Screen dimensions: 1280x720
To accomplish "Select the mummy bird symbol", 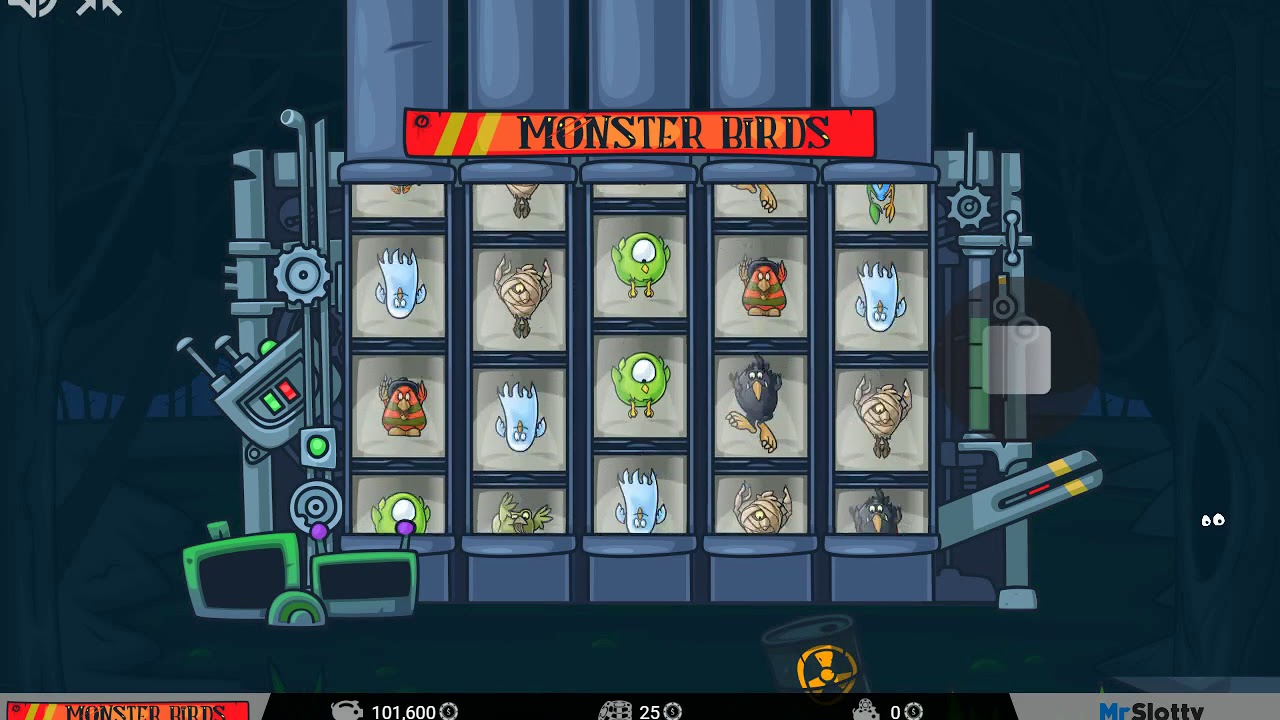I will (520, 290).
